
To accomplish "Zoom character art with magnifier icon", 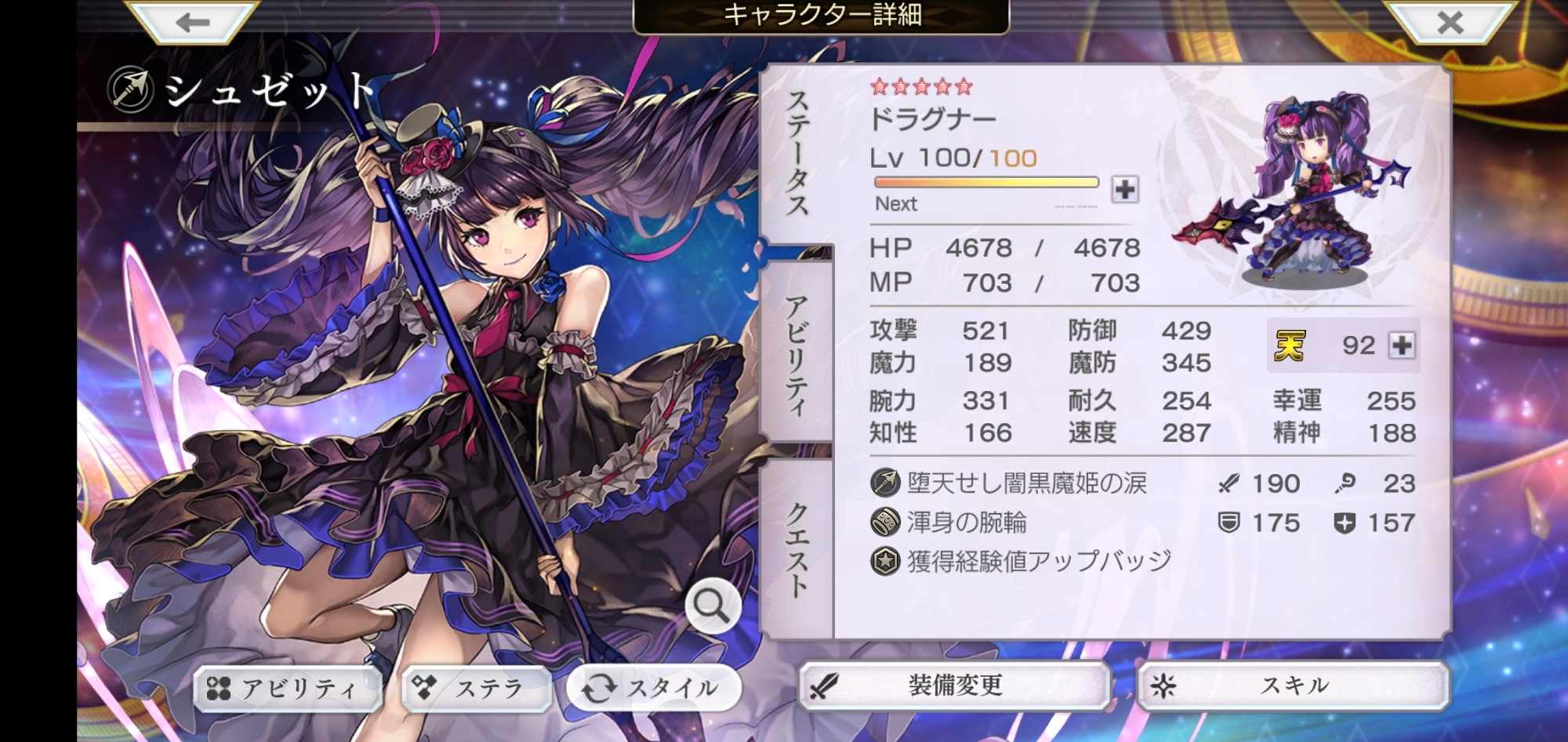I will (712, 606).
